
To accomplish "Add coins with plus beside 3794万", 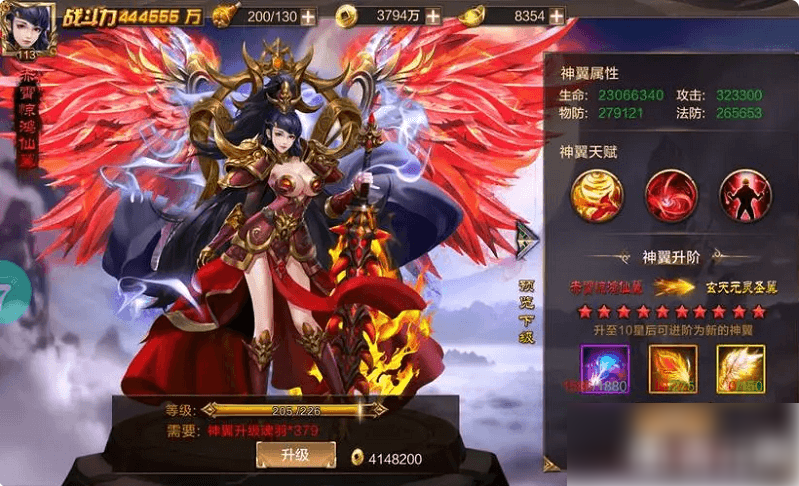I will (x=432, y=17).
